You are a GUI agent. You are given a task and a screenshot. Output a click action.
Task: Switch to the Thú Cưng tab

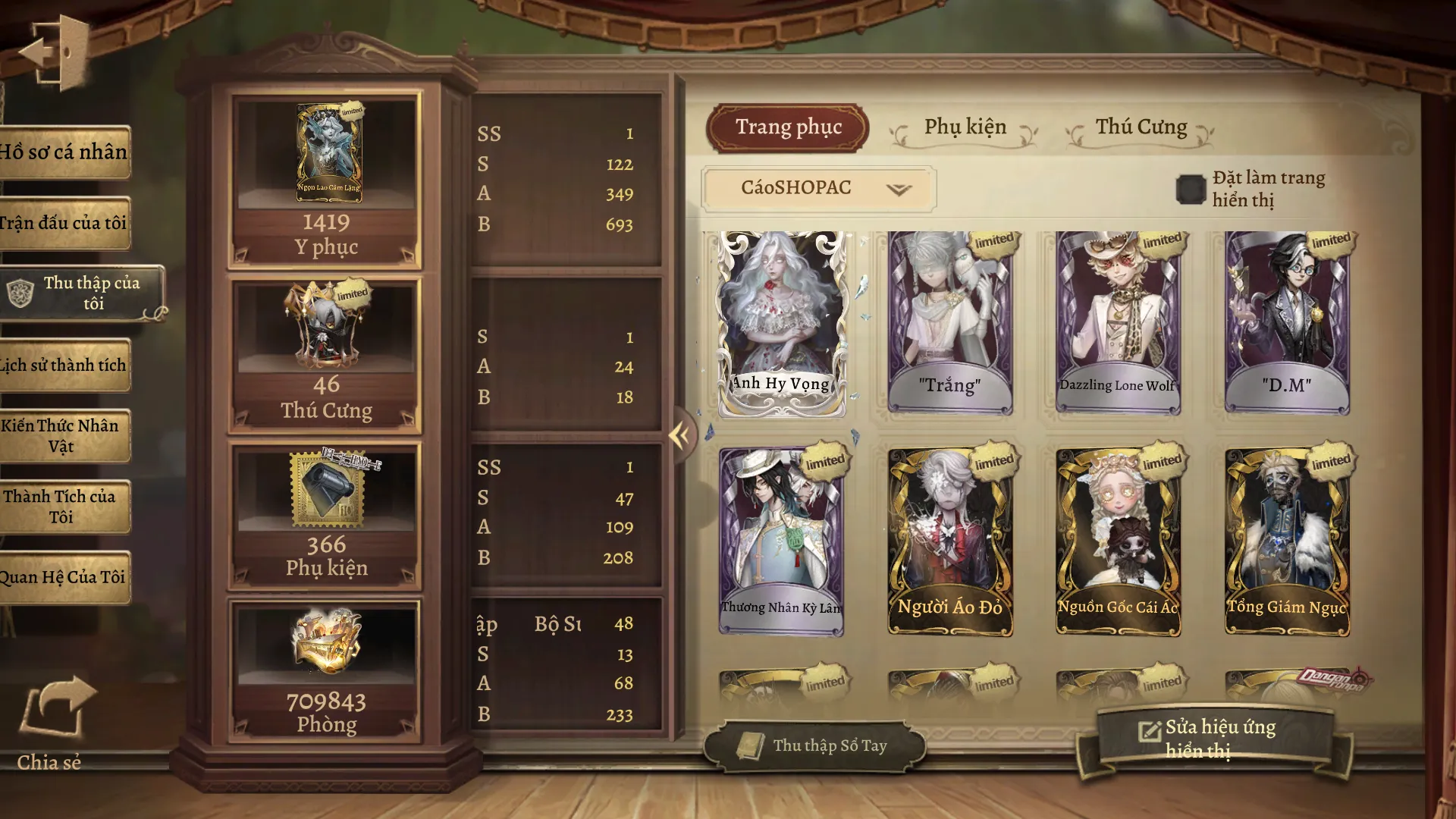1141,127
